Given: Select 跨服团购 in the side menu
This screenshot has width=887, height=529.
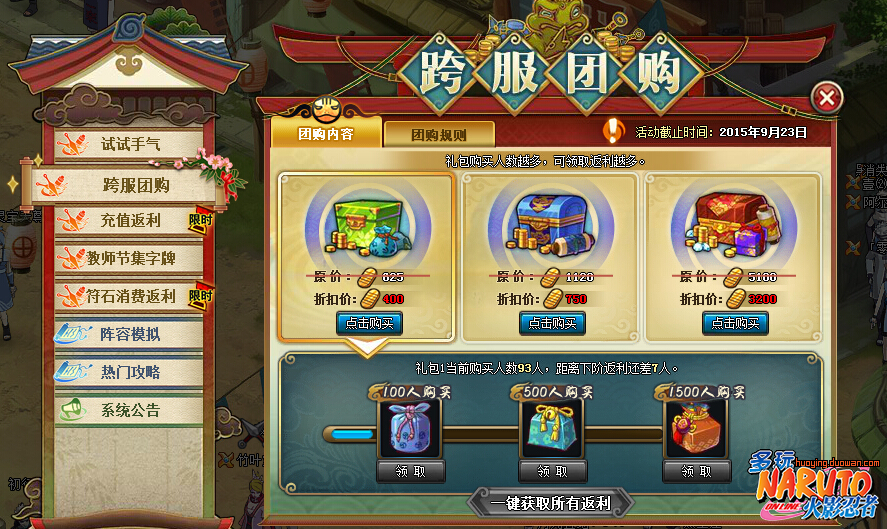Looking at the screenshot, I should (x=136, y=185).
